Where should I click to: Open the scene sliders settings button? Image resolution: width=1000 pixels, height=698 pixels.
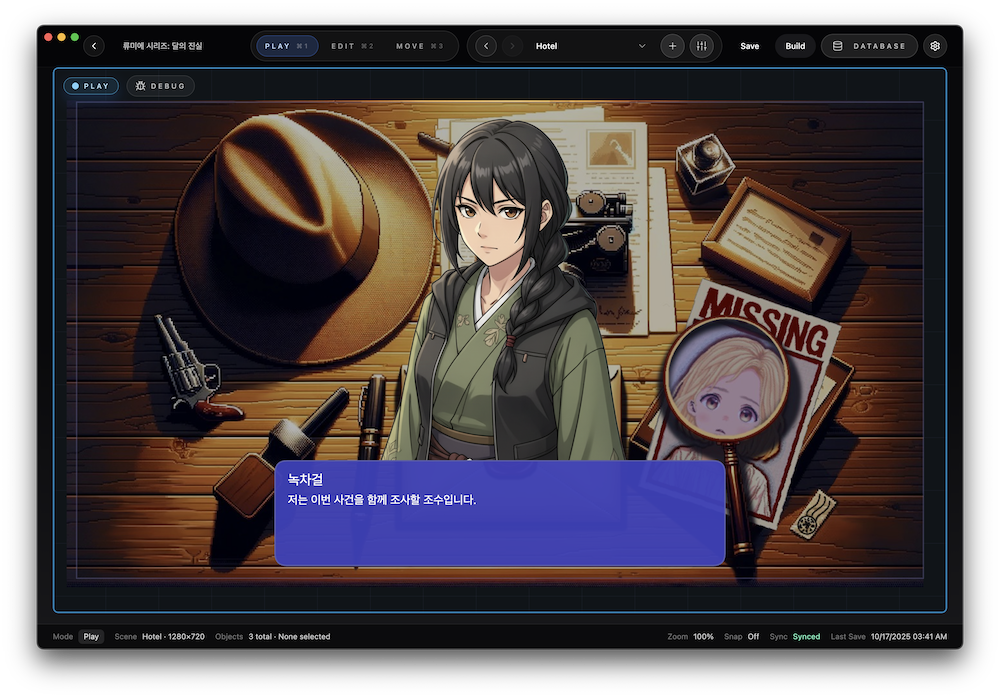point(701,46)
